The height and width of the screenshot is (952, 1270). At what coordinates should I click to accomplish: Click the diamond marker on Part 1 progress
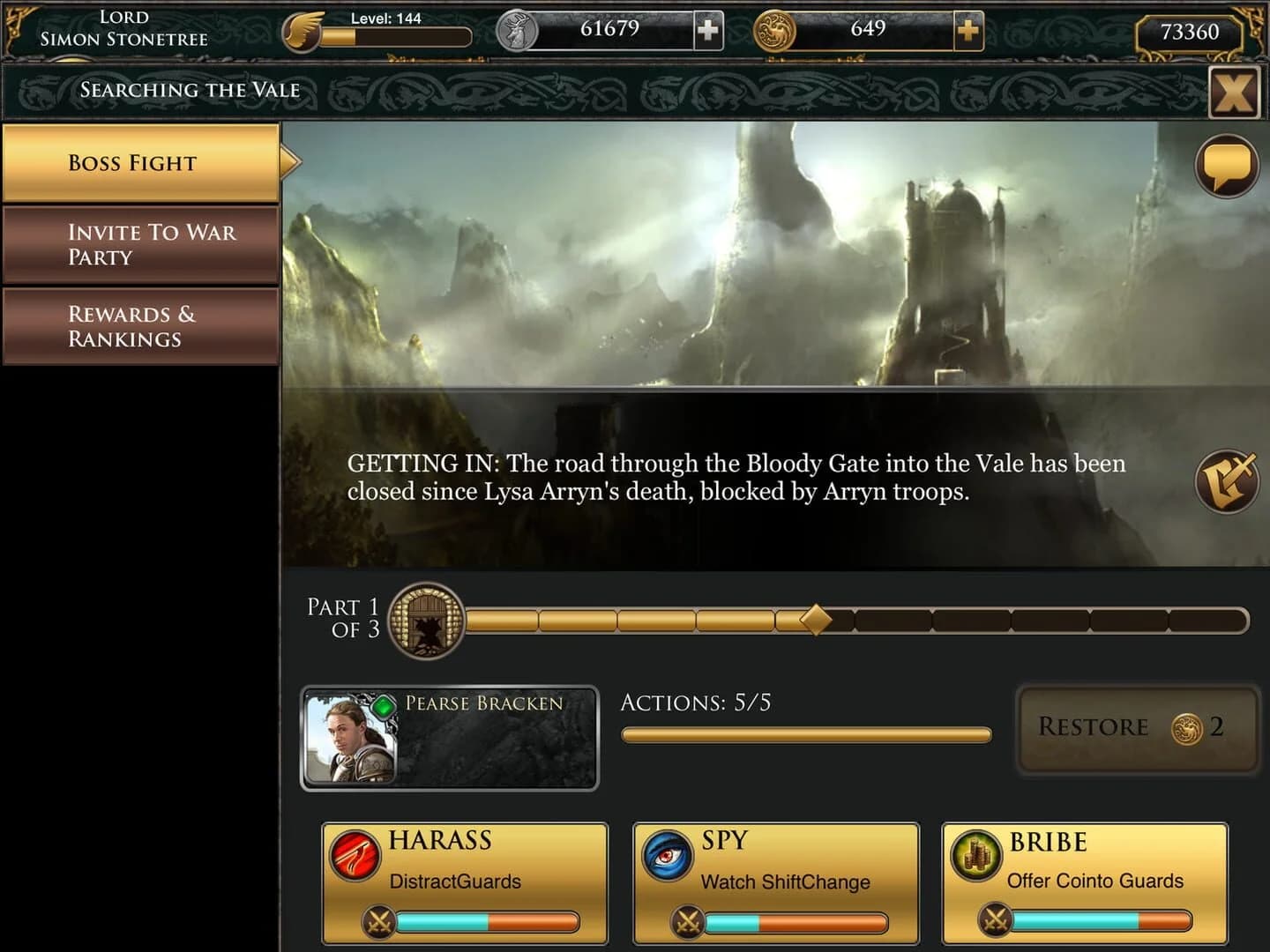tap(814, 619)
